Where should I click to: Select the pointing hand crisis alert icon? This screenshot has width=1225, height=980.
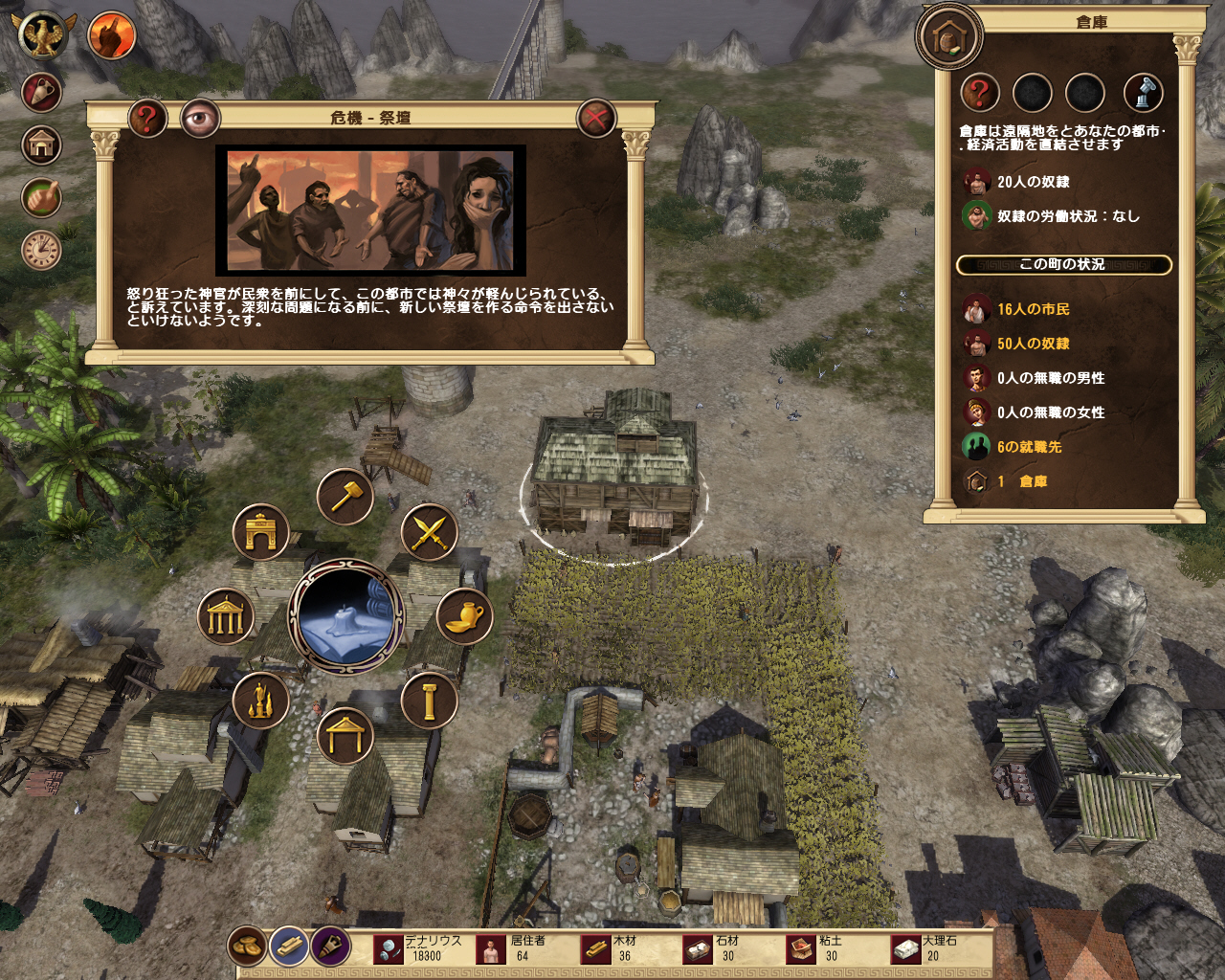pos(111,35)
